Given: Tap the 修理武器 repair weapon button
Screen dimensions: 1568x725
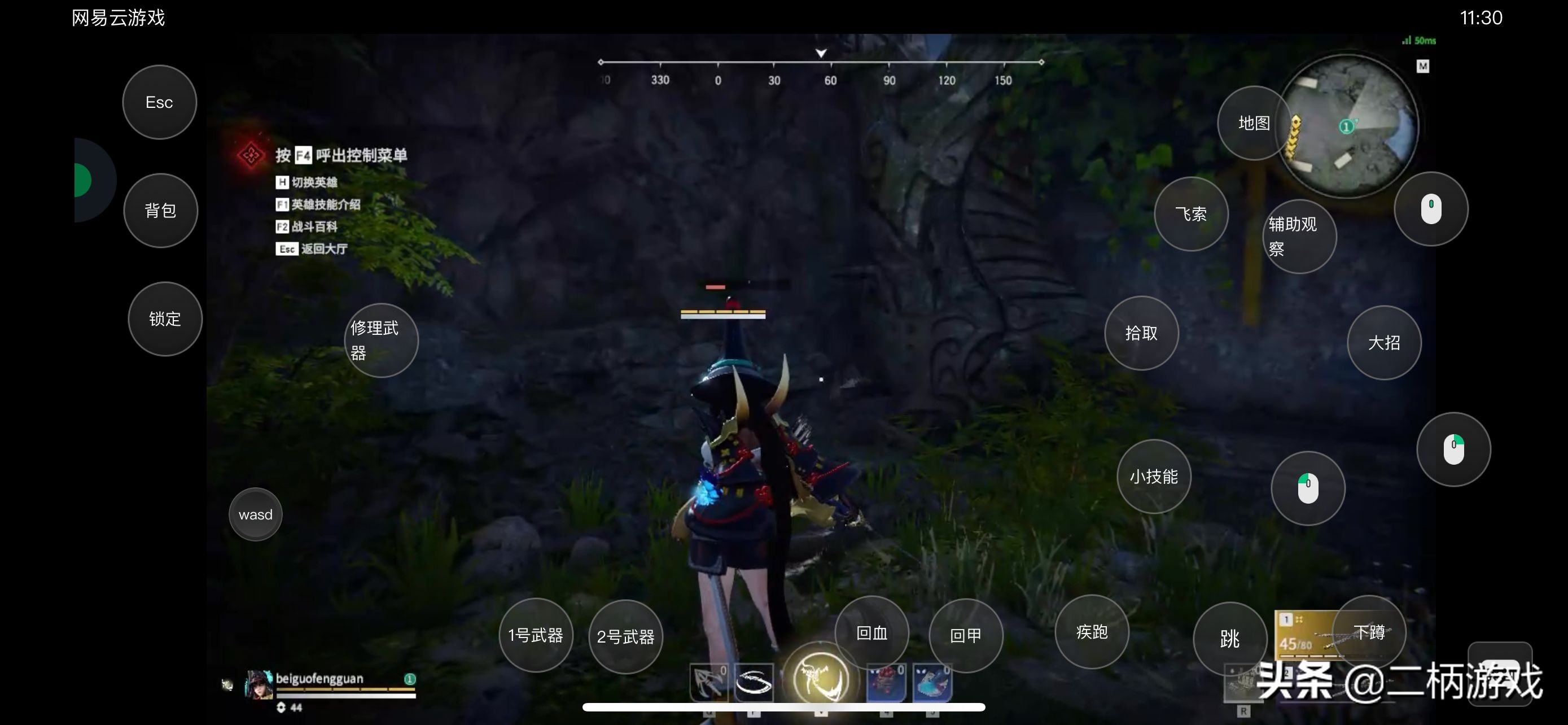Looking at the screenshot, I should [381, 340].
